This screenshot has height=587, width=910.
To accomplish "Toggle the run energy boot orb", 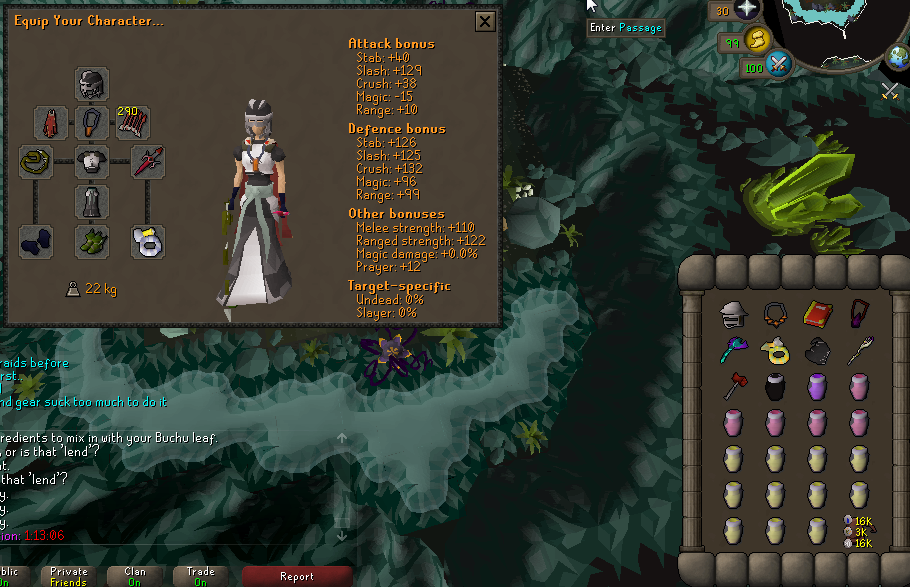I will coord(756,40).
